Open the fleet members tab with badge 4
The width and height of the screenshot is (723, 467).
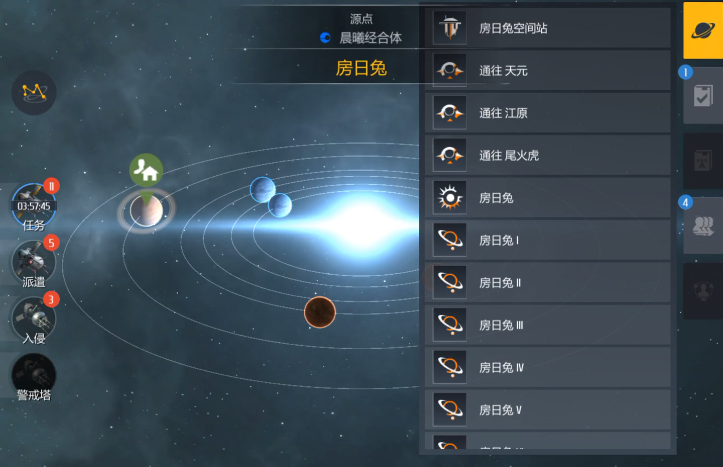(703, 226)
